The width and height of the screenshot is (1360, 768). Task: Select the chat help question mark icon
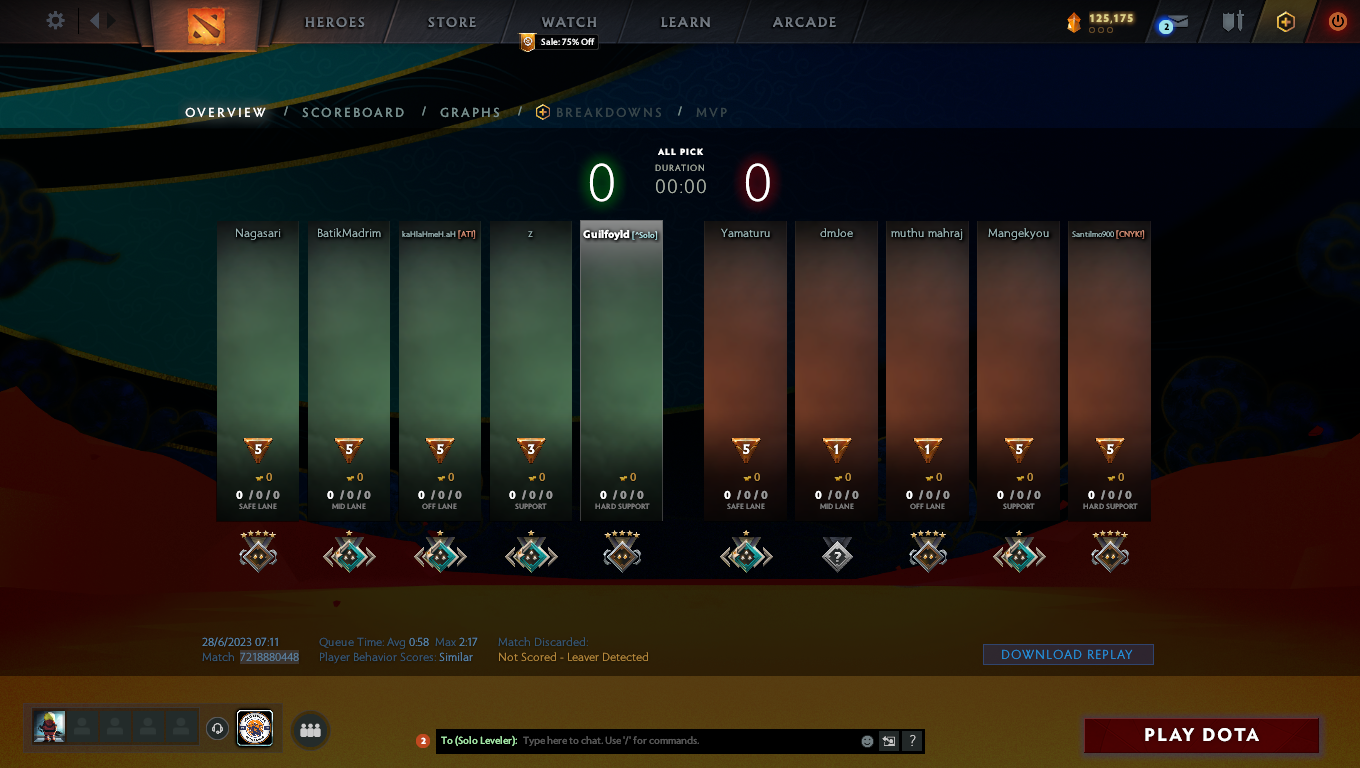click(x=911, y=740)
